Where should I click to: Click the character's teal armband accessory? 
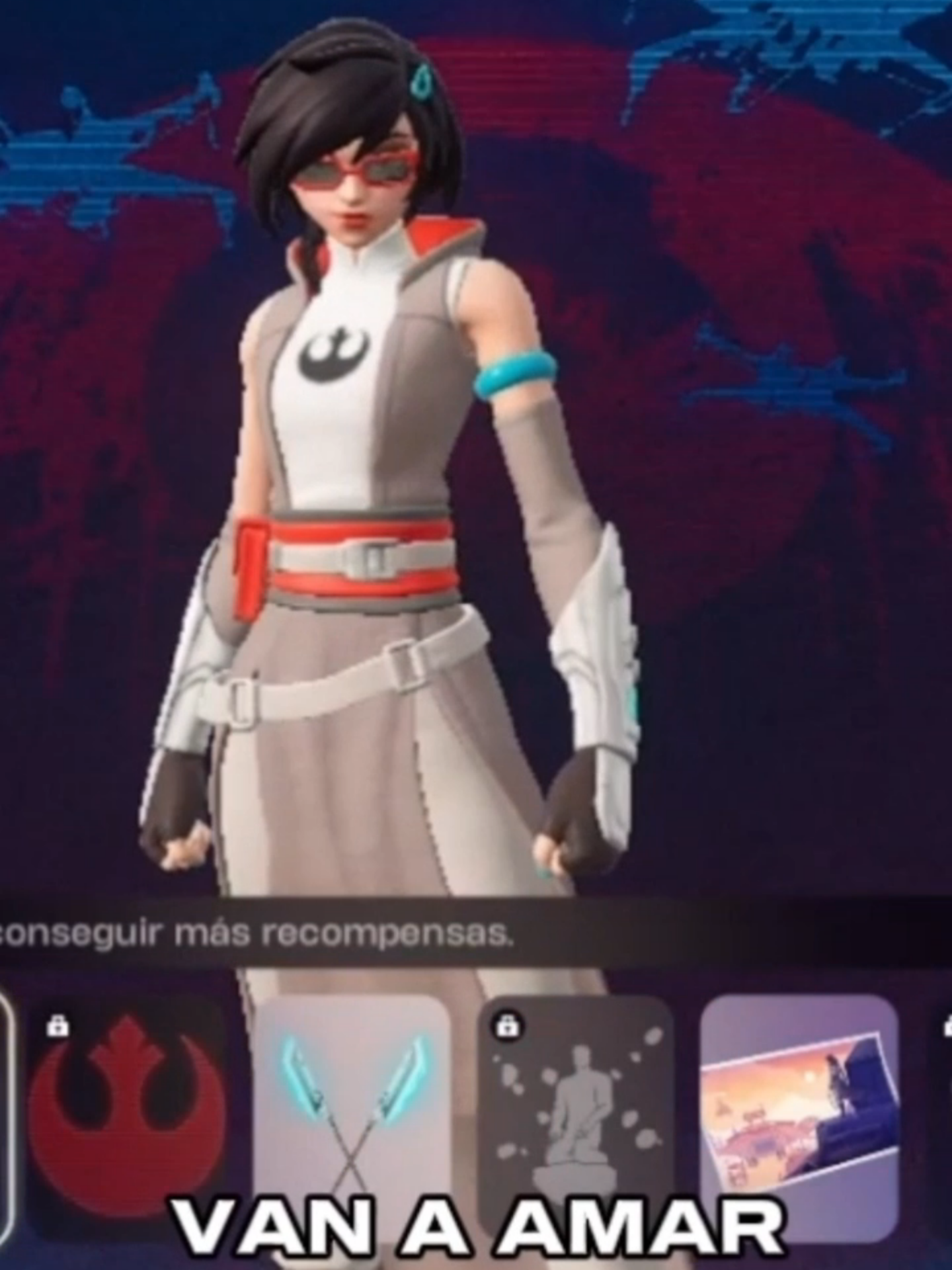pos(512,375)
